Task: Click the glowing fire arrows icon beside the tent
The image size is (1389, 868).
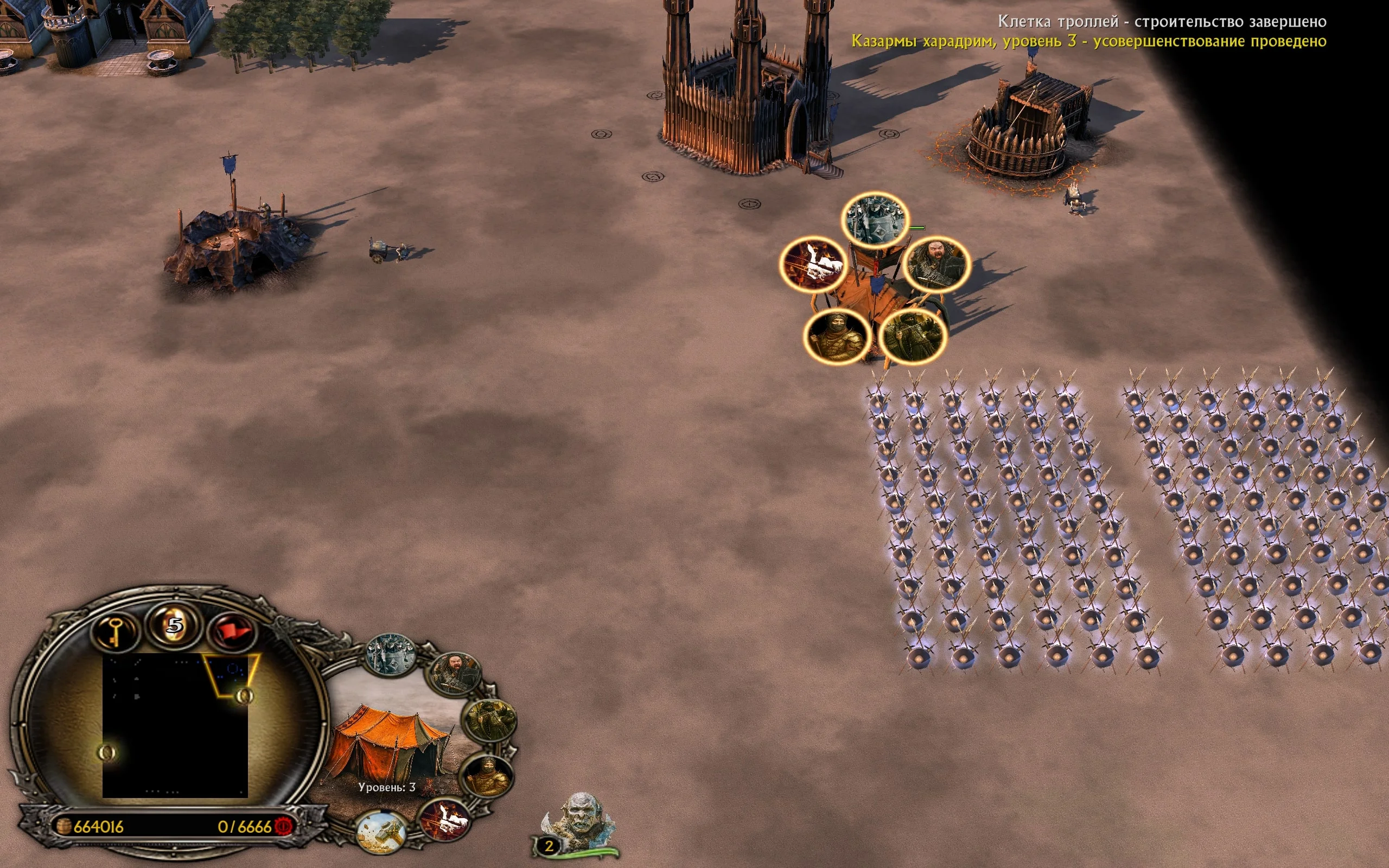Action: click(x=813, y=265)
